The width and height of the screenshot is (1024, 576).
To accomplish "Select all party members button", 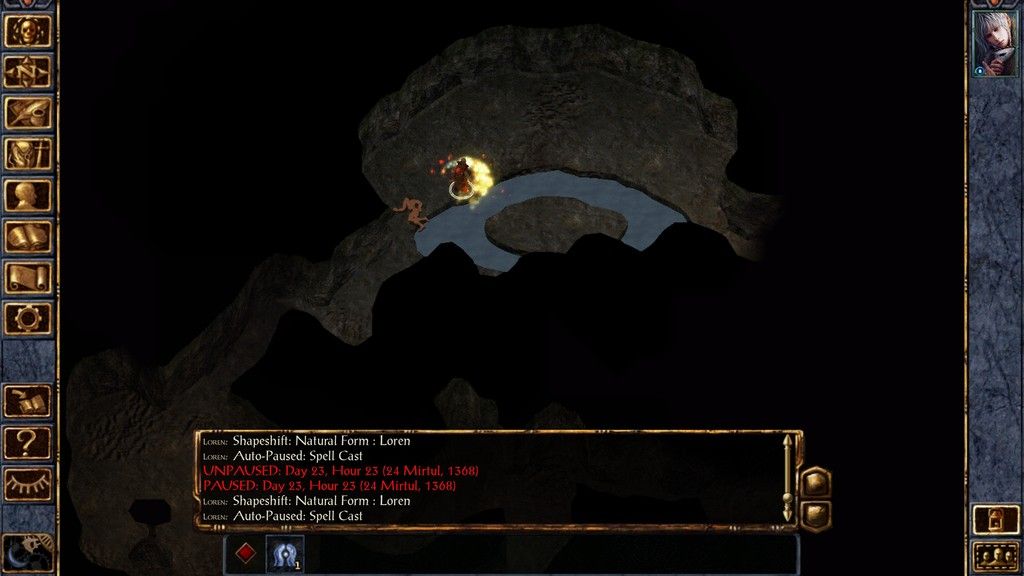I will tap(995, 555).
